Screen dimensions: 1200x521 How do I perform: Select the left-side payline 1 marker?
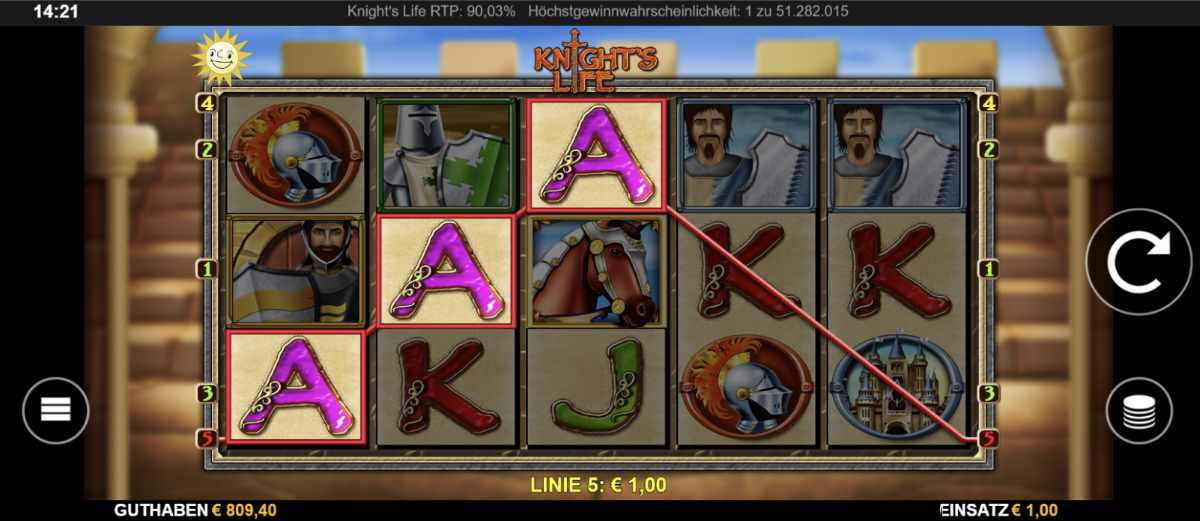point(208,269)
